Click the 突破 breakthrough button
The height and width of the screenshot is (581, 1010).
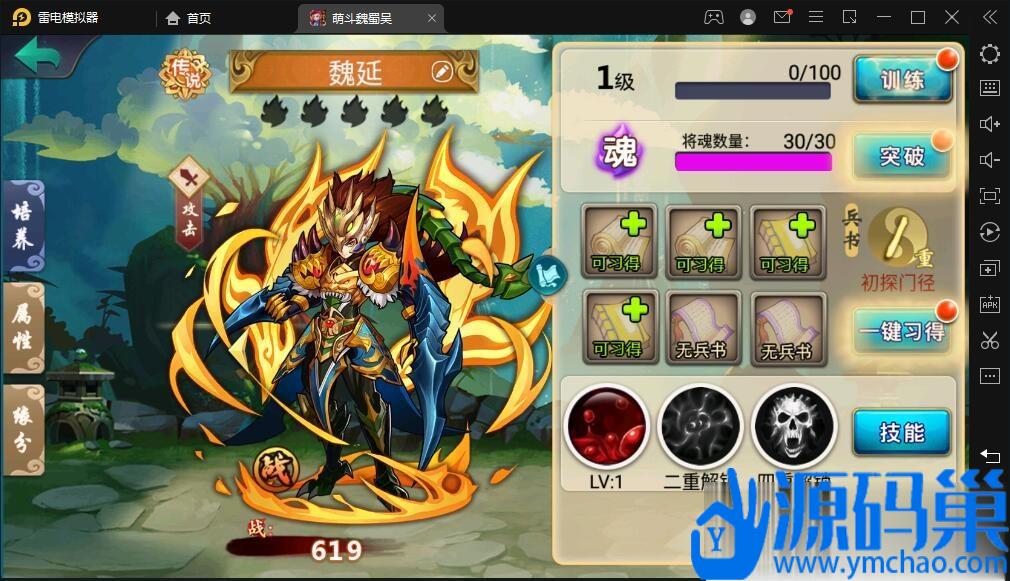901,157
